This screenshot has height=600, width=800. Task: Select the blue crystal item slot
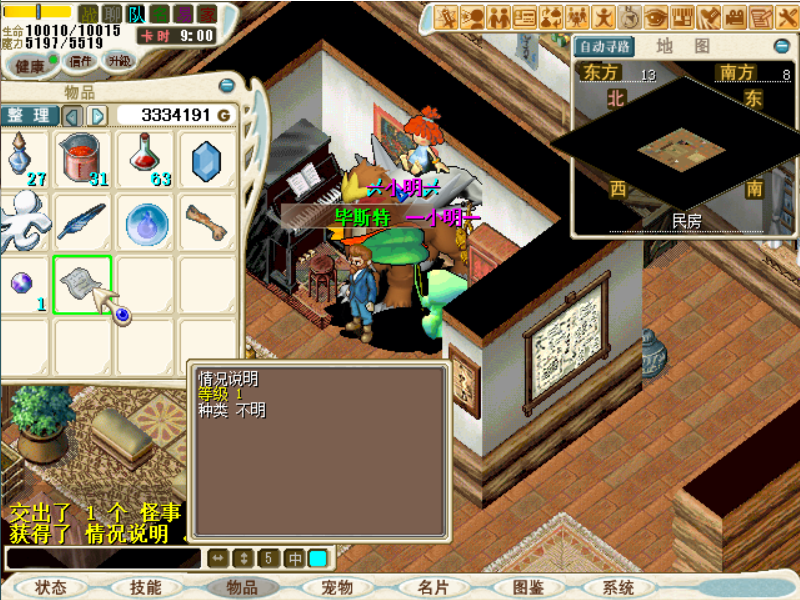[207, 158]
